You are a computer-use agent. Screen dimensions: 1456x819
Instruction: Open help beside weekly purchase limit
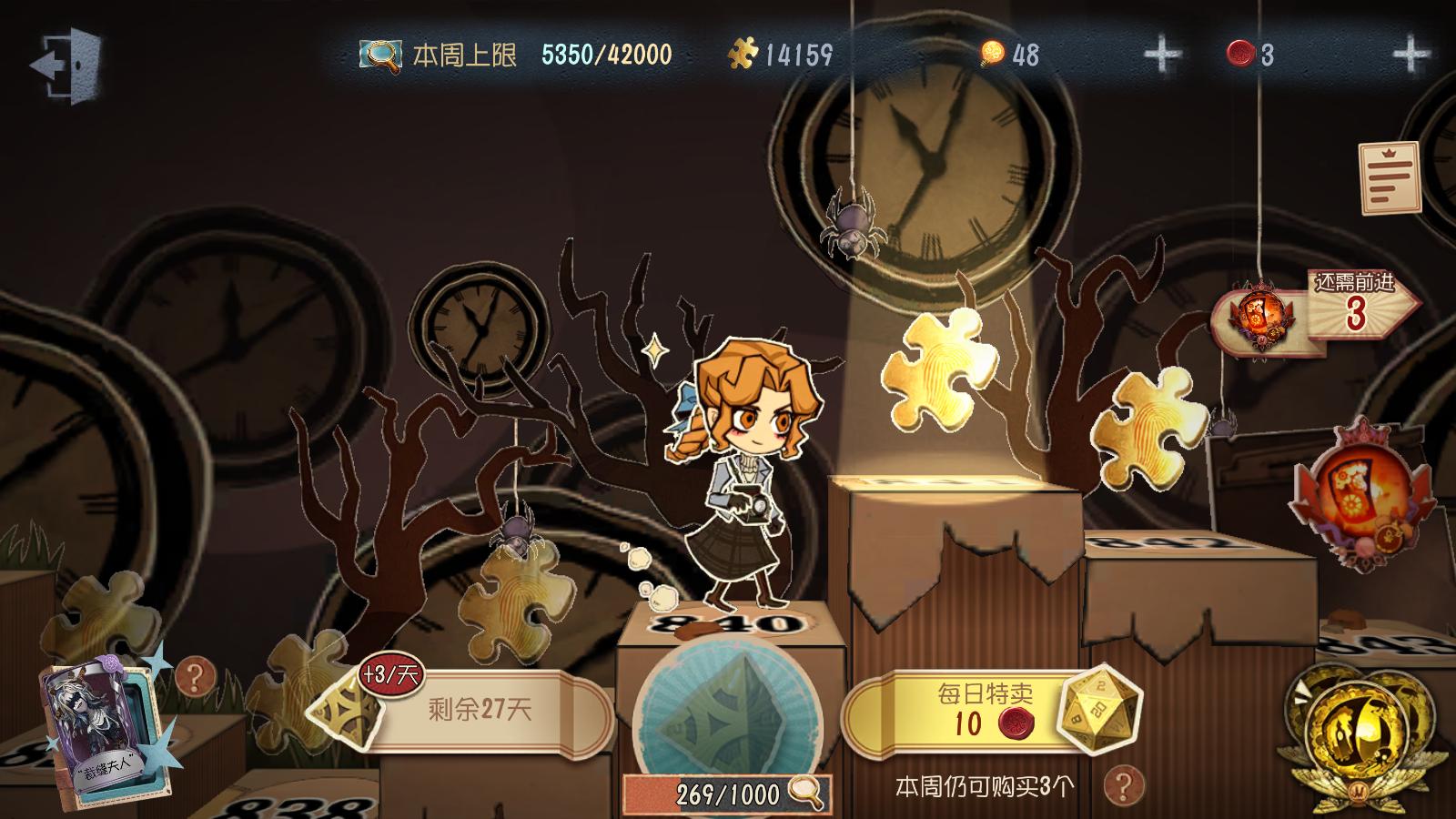coord(1123,784)
